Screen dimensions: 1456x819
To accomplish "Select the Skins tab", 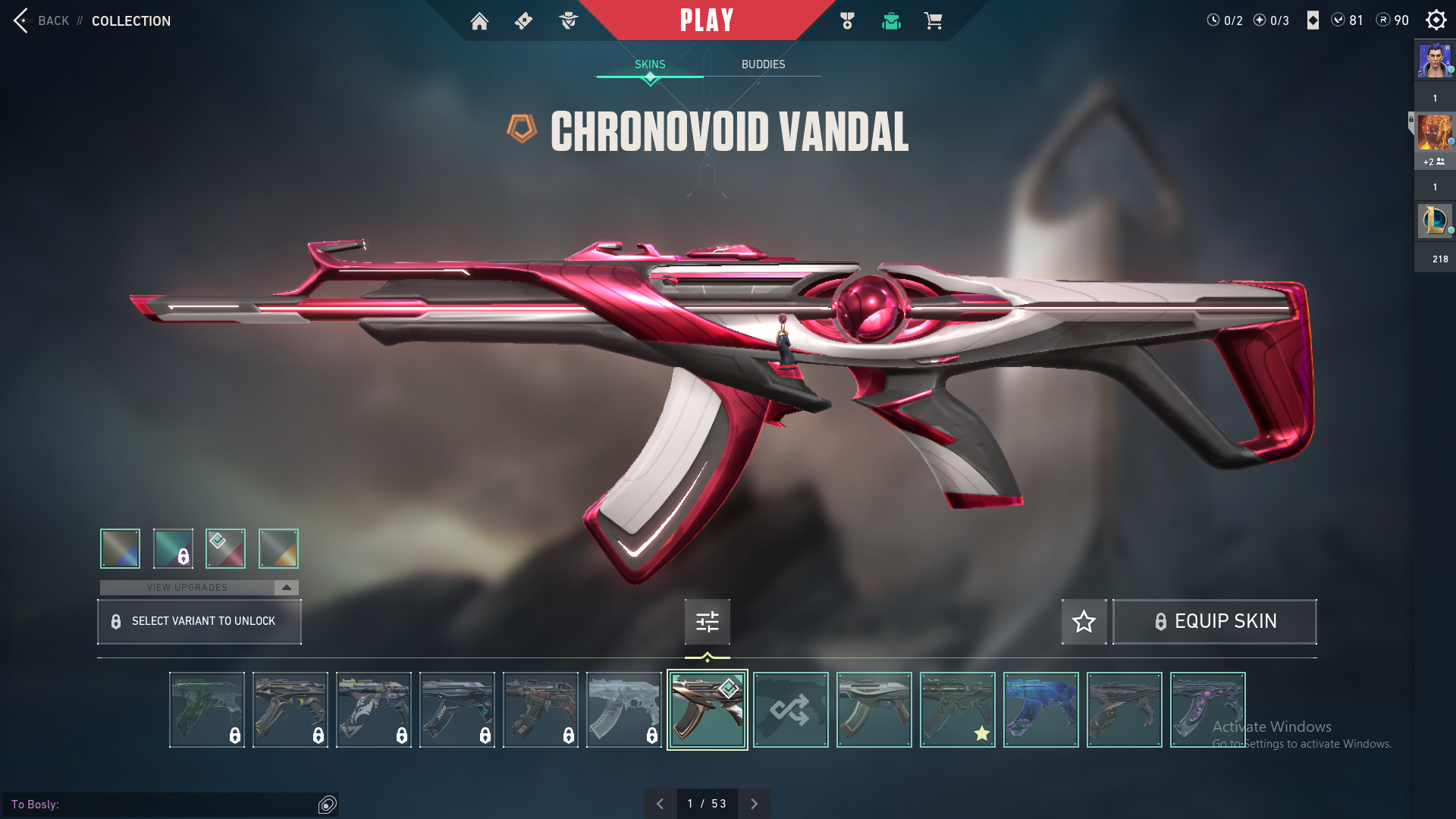I will point(650,64).
